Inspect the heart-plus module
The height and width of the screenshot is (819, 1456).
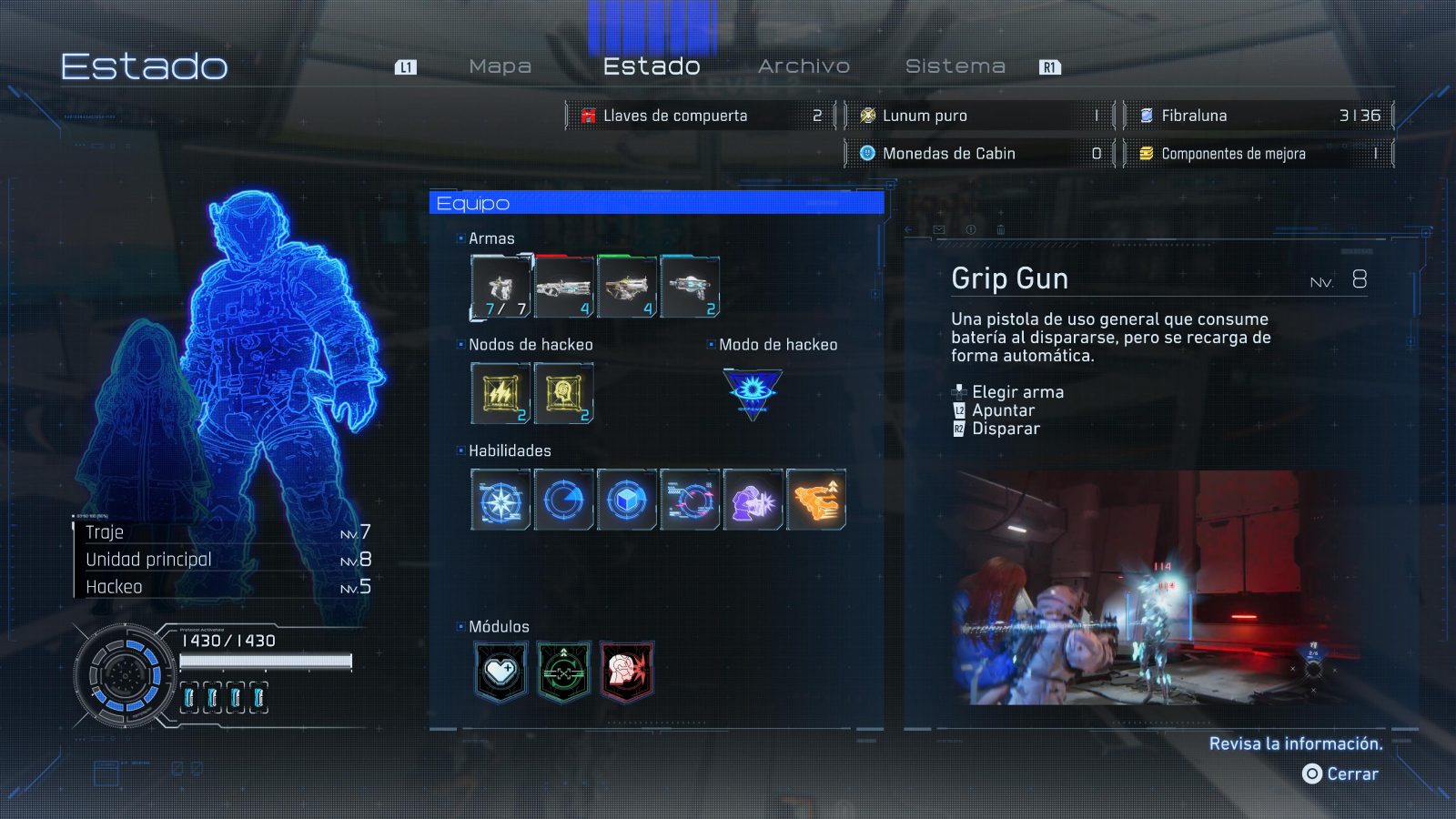[500, 672]
